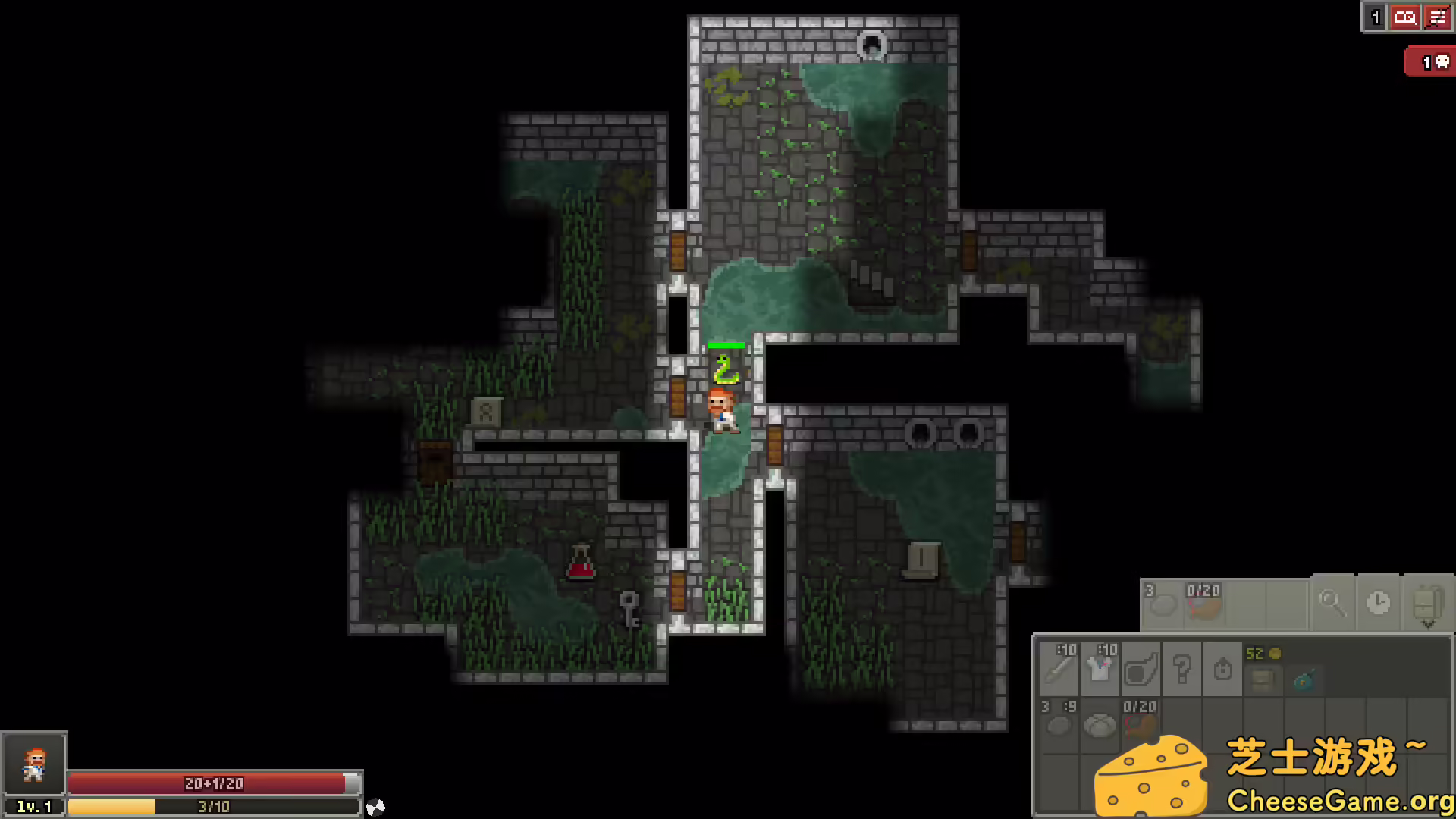Click the depth indicator showing 1
This screenshot has height=819, width=1456.
click(1375, 17)
